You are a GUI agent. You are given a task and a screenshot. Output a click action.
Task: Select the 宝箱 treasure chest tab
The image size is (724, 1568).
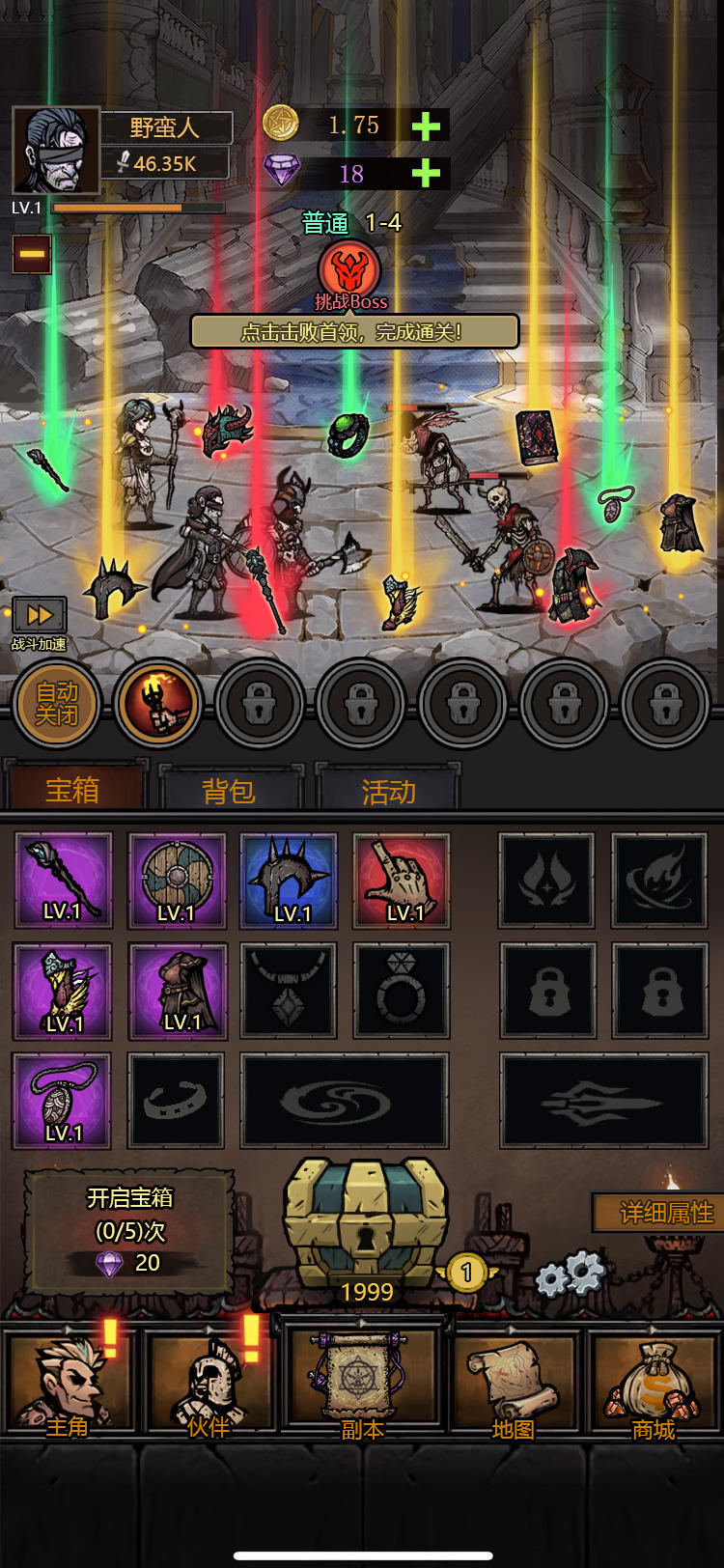pyautogui.click(x=72, y=789)
